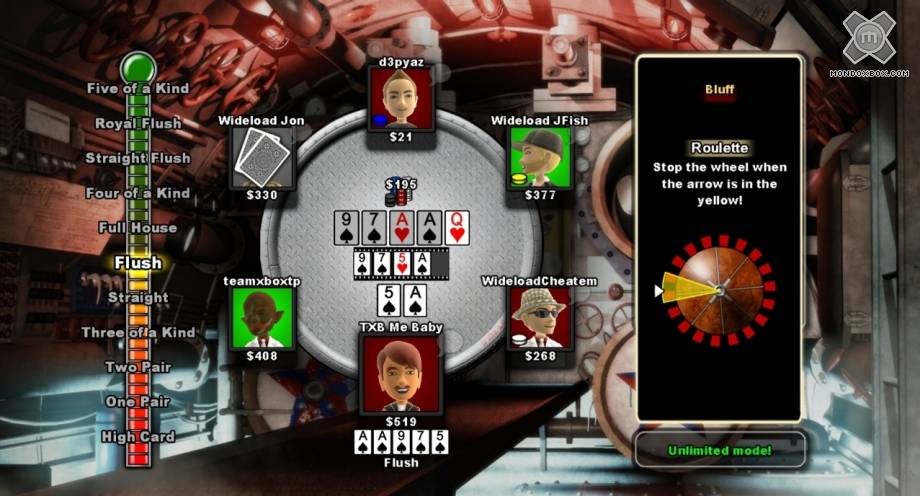The image size is (920, 496).
Task: Pick the Ace of hearts community card
Action: pyautogui.click(x=399, y=229)
